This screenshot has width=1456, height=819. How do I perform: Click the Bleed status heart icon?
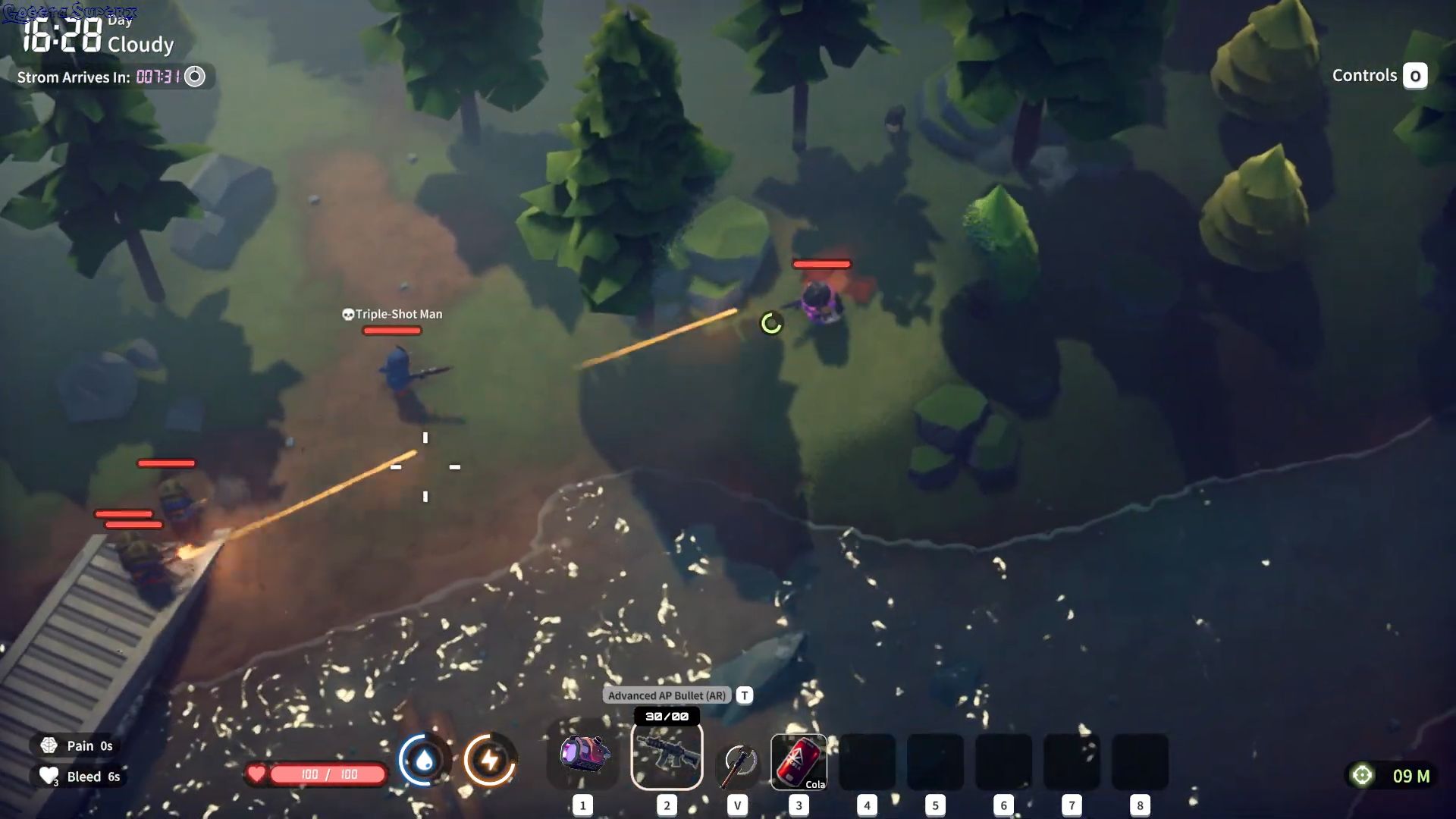pyautogui.click(x=48, y=775)
